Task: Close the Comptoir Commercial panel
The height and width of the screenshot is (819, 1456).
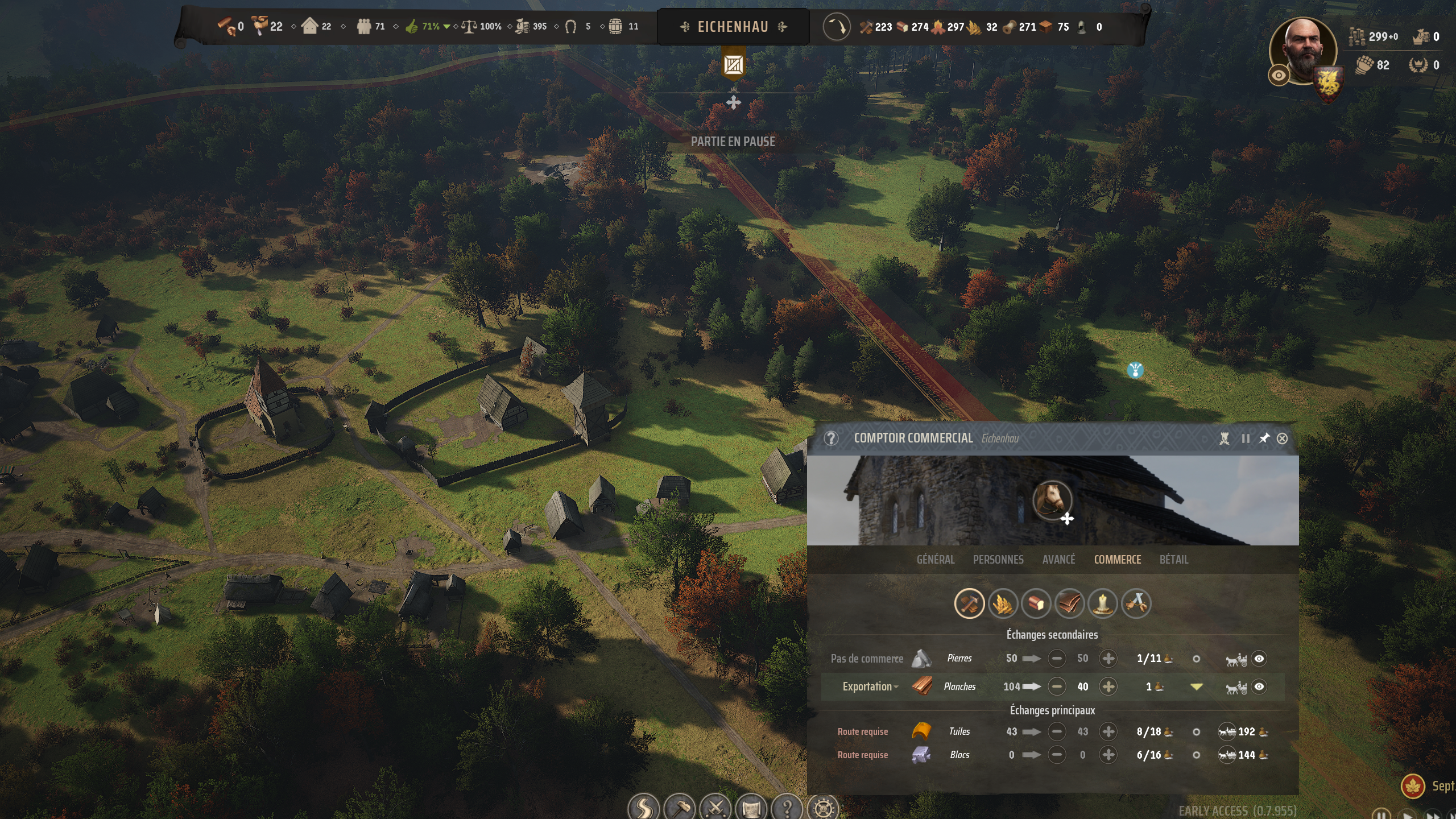Action: 1282,439
